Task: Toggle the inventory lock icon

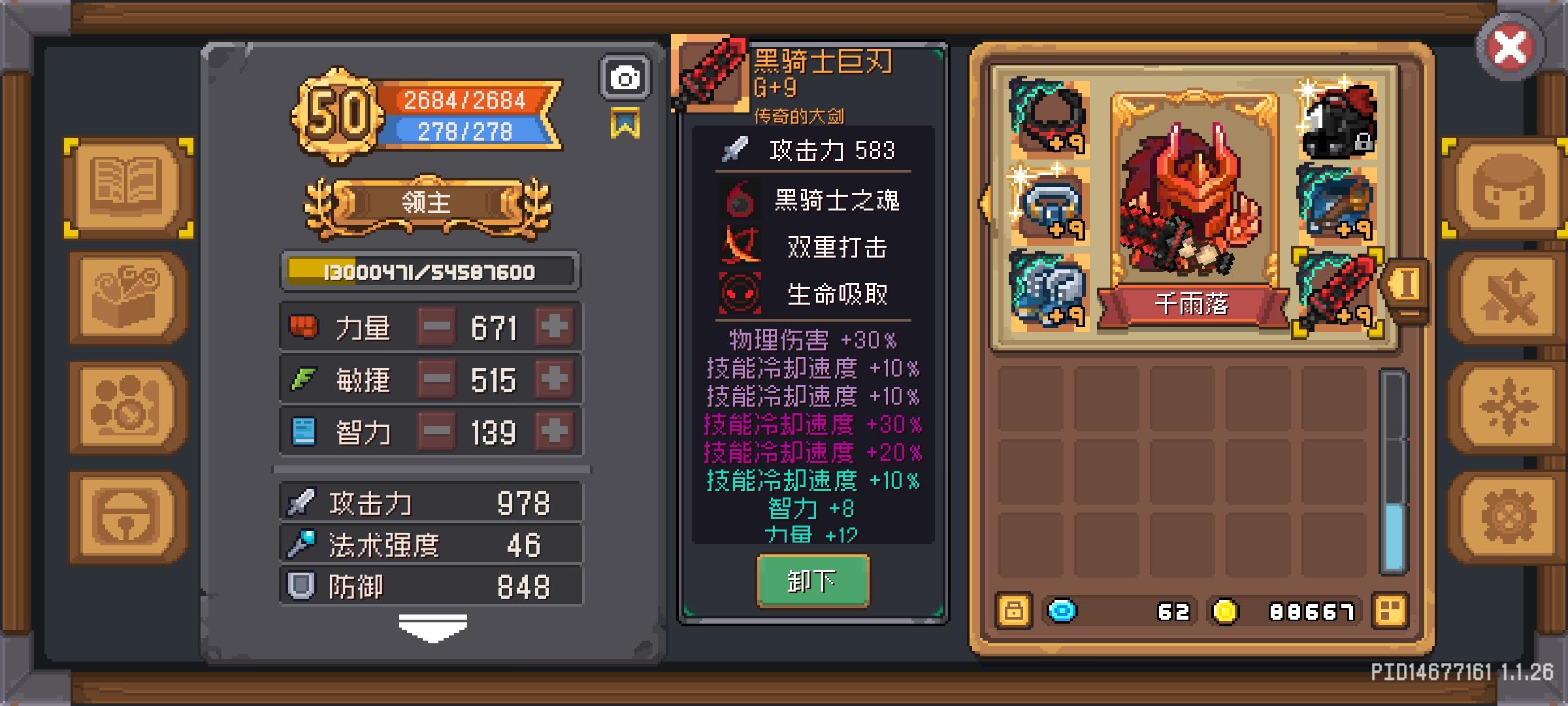Action: [1014, 611]
